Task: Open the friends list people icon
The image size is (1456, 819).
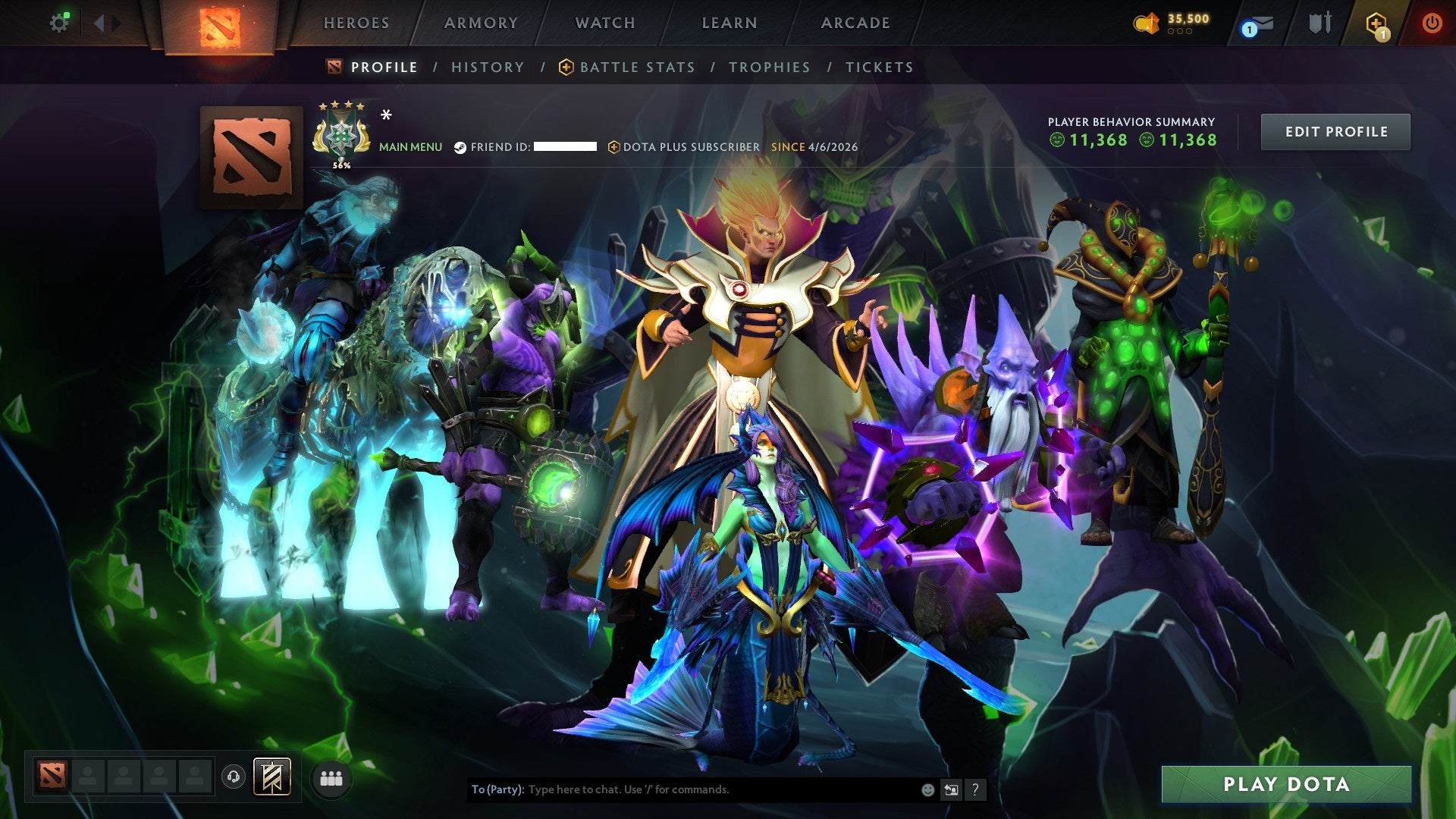Action: point(331,777)
